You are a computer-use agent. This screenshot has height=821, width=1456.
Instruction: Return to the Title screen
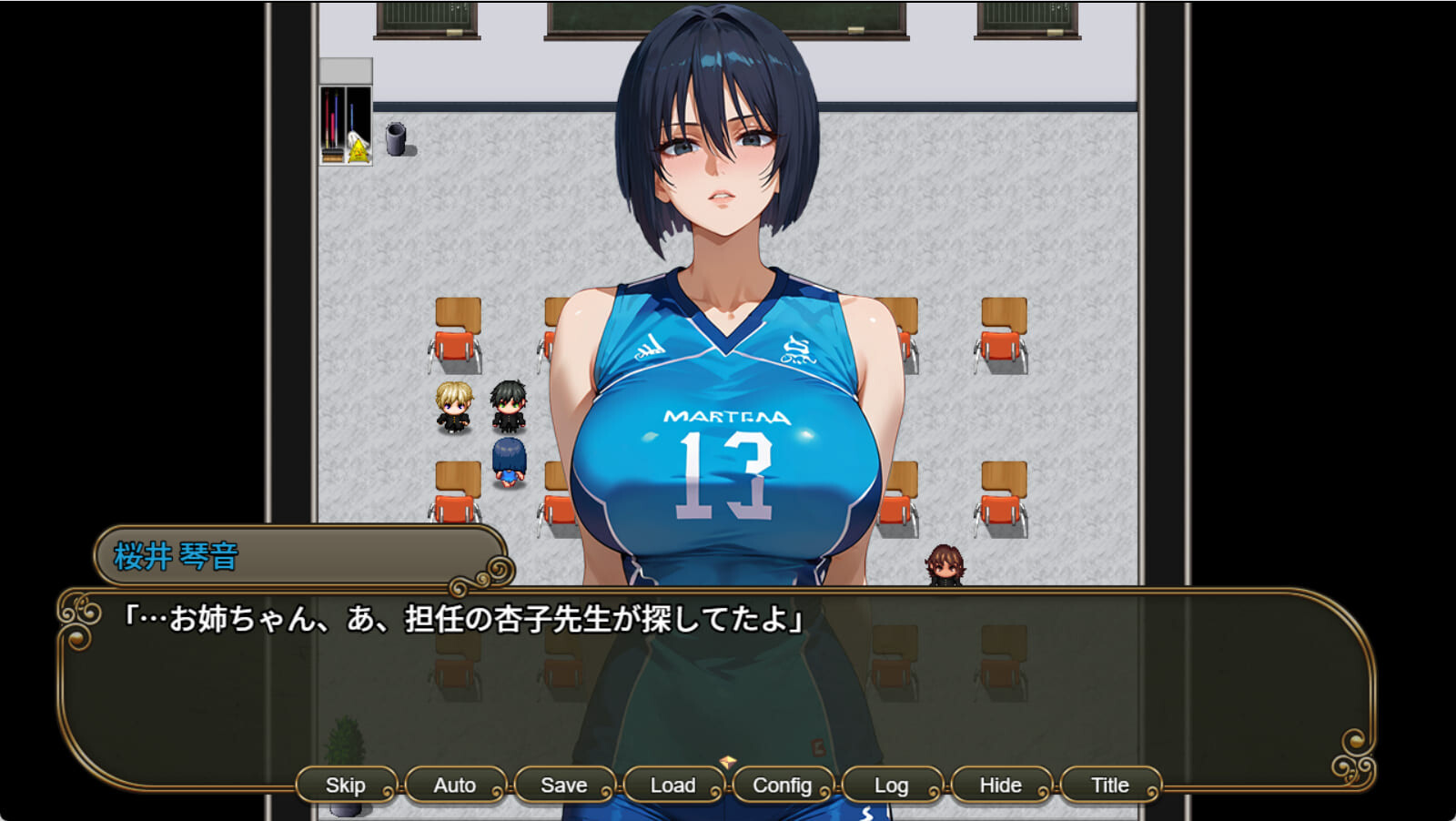pyautogui.click(x=1108, y=784)
